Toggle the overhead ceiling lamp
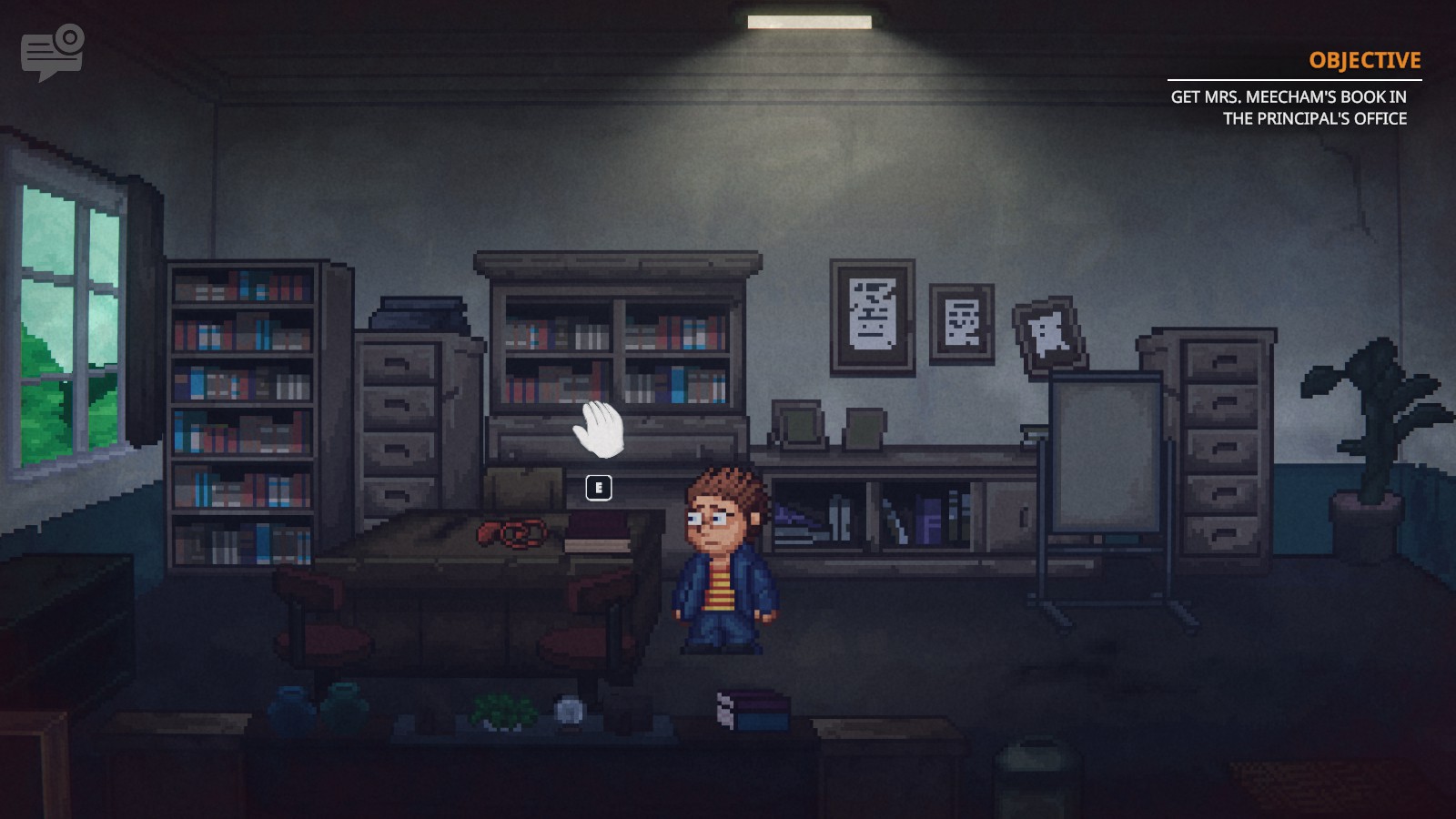 [x=810, y=20]
